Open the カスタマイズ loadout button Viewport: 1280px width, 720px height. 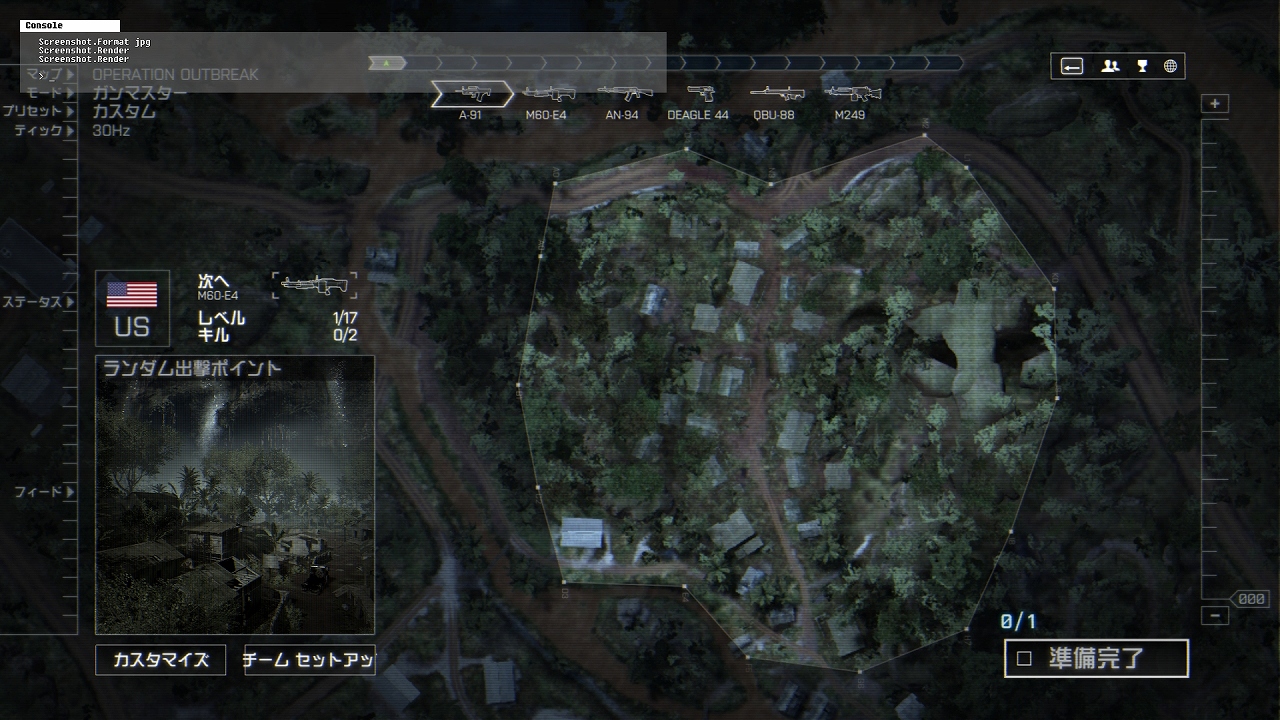(x=160, y=660)
